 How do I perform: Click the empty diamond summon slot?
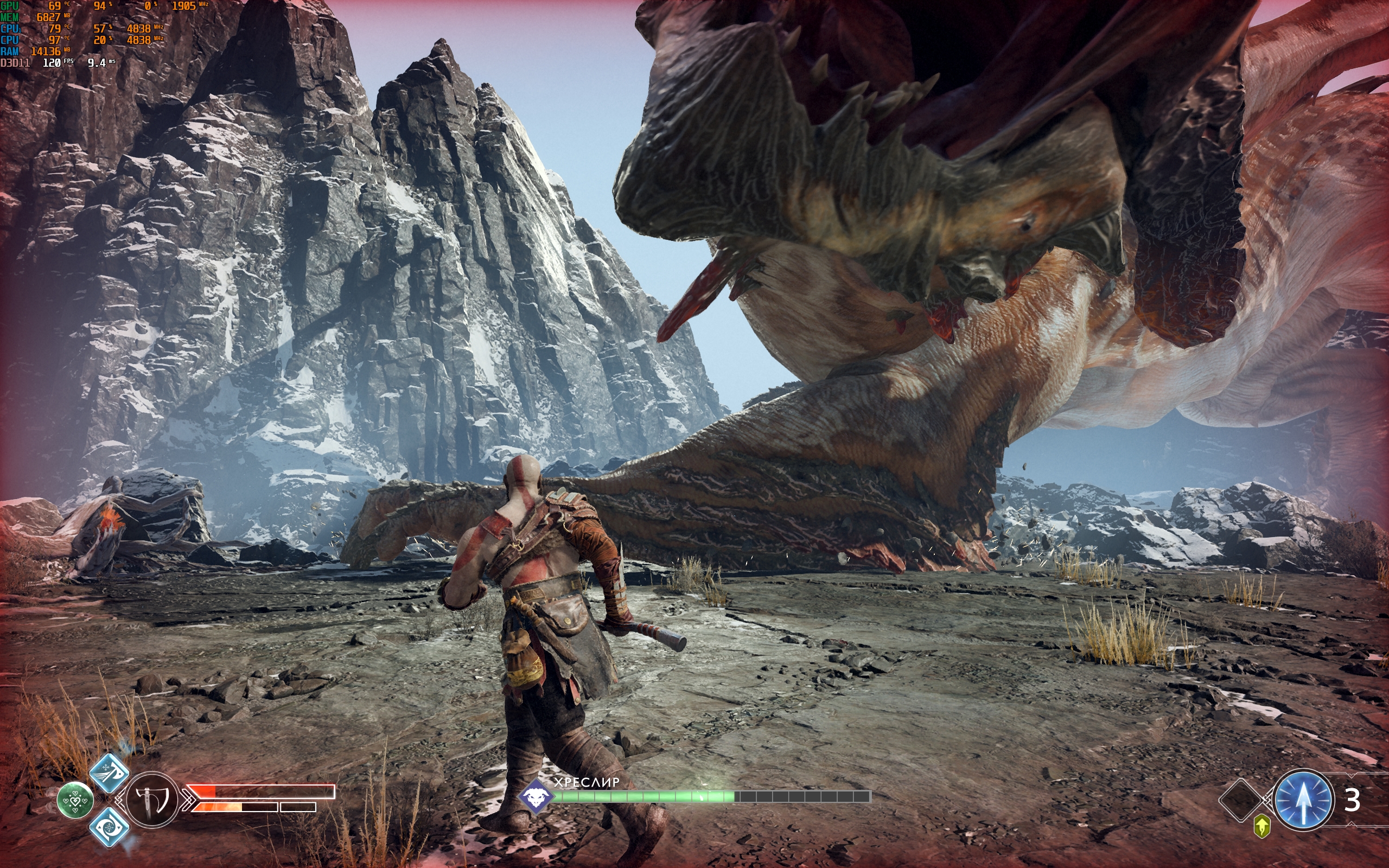click(x=1239, y=800)
